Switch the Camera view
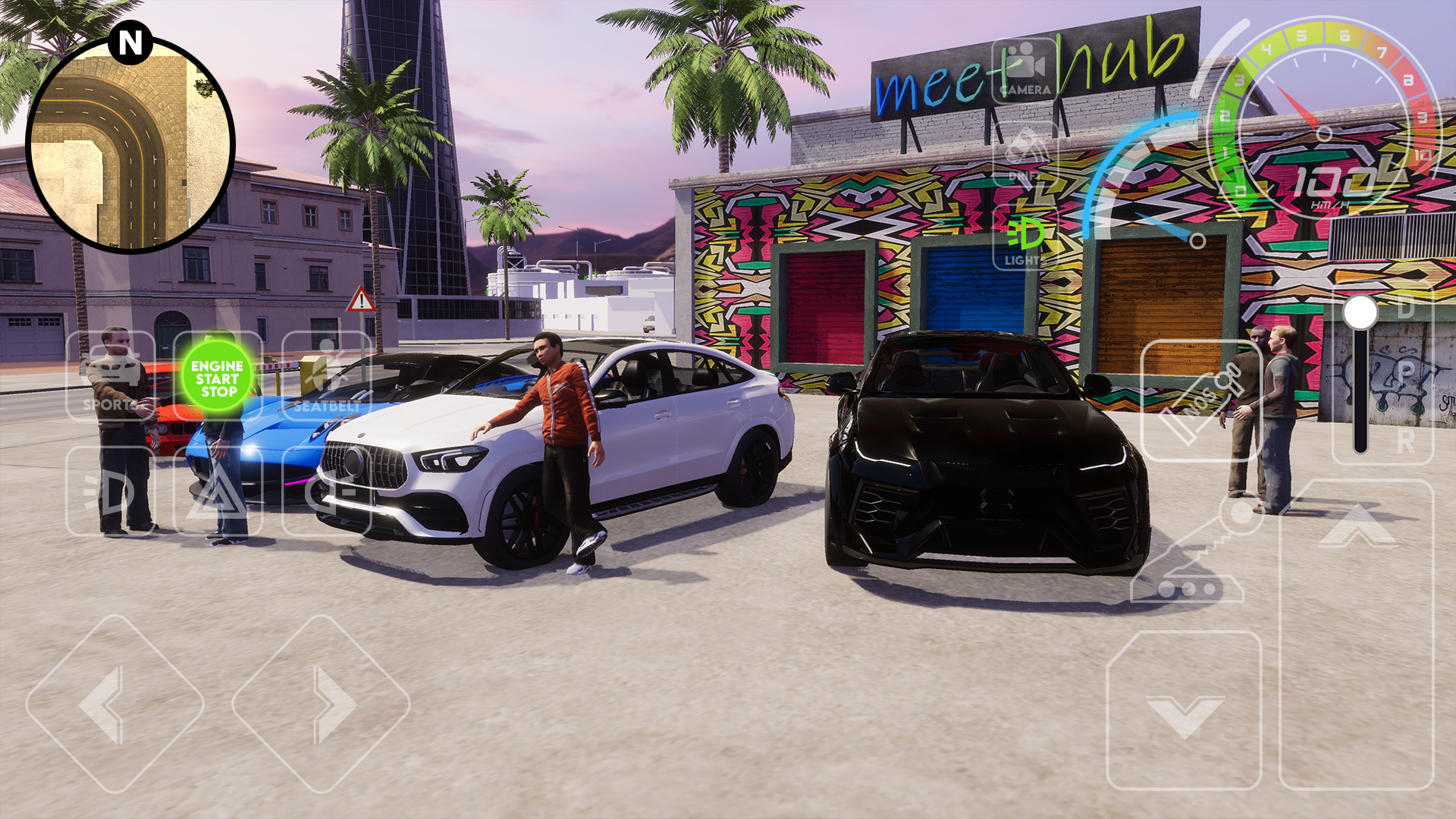This screenshot has height=819, width=1456. click(x=1025, y=71)
